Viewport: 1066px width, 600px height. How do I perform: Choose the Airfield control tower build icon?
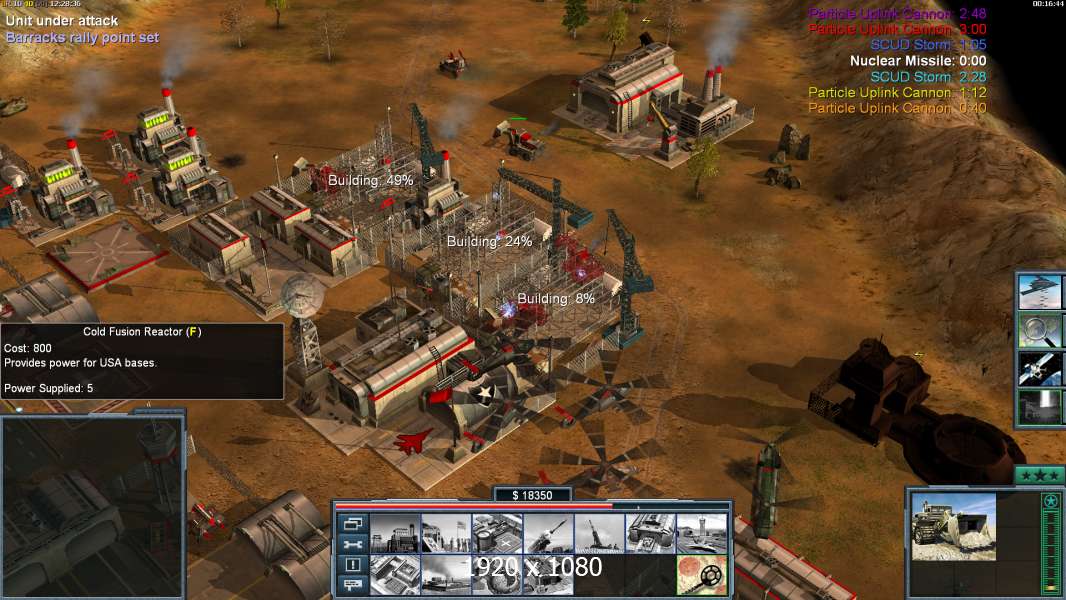pyautogui.click(x=700, y=534)
